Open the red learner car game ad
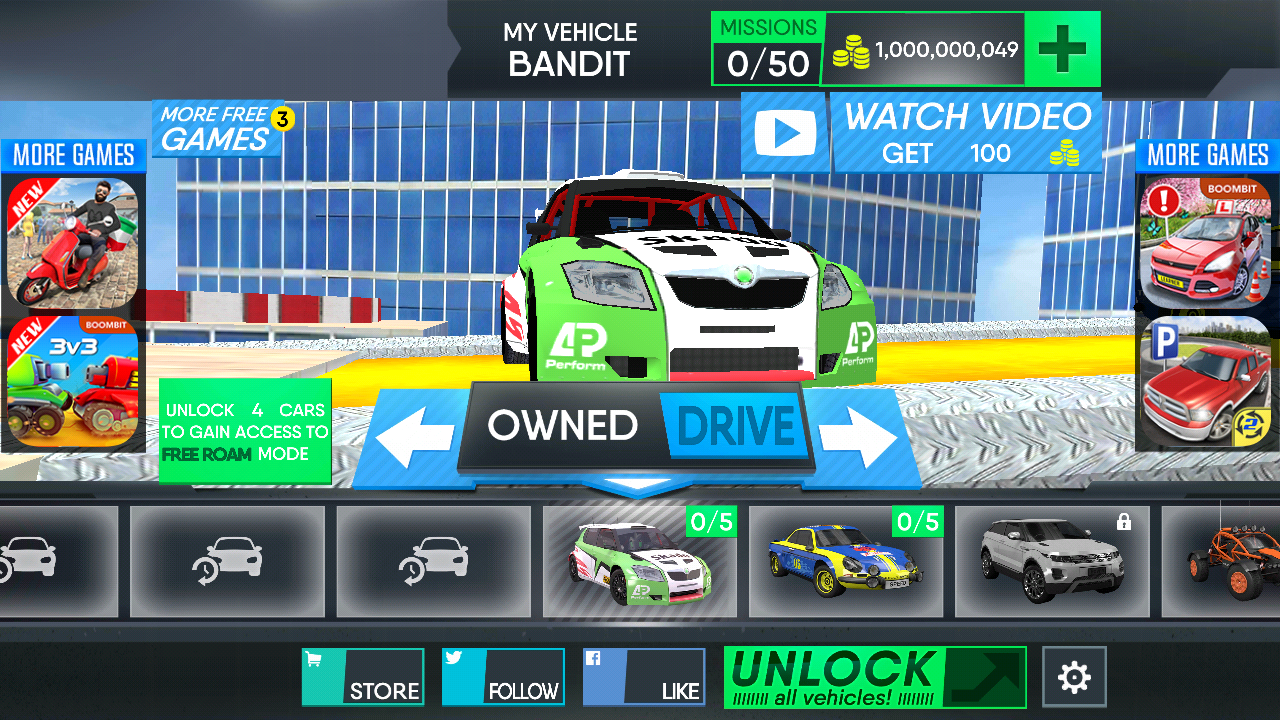The height and width of the screenshot is (720, 1280). coord(1205,243)
